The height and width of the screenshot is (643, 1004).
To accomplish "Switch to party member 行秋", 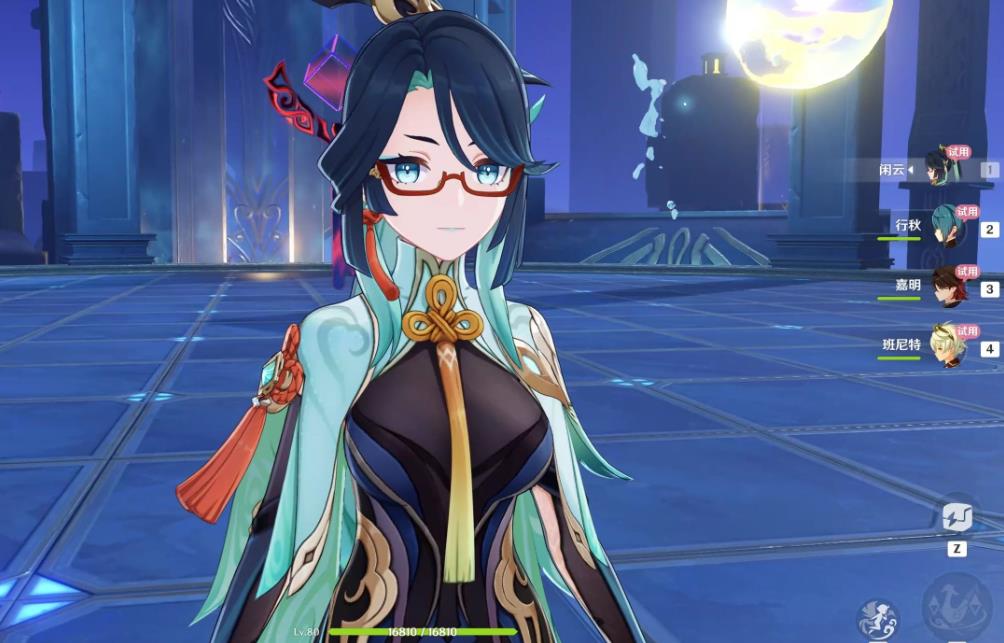I will coord(946,227).
